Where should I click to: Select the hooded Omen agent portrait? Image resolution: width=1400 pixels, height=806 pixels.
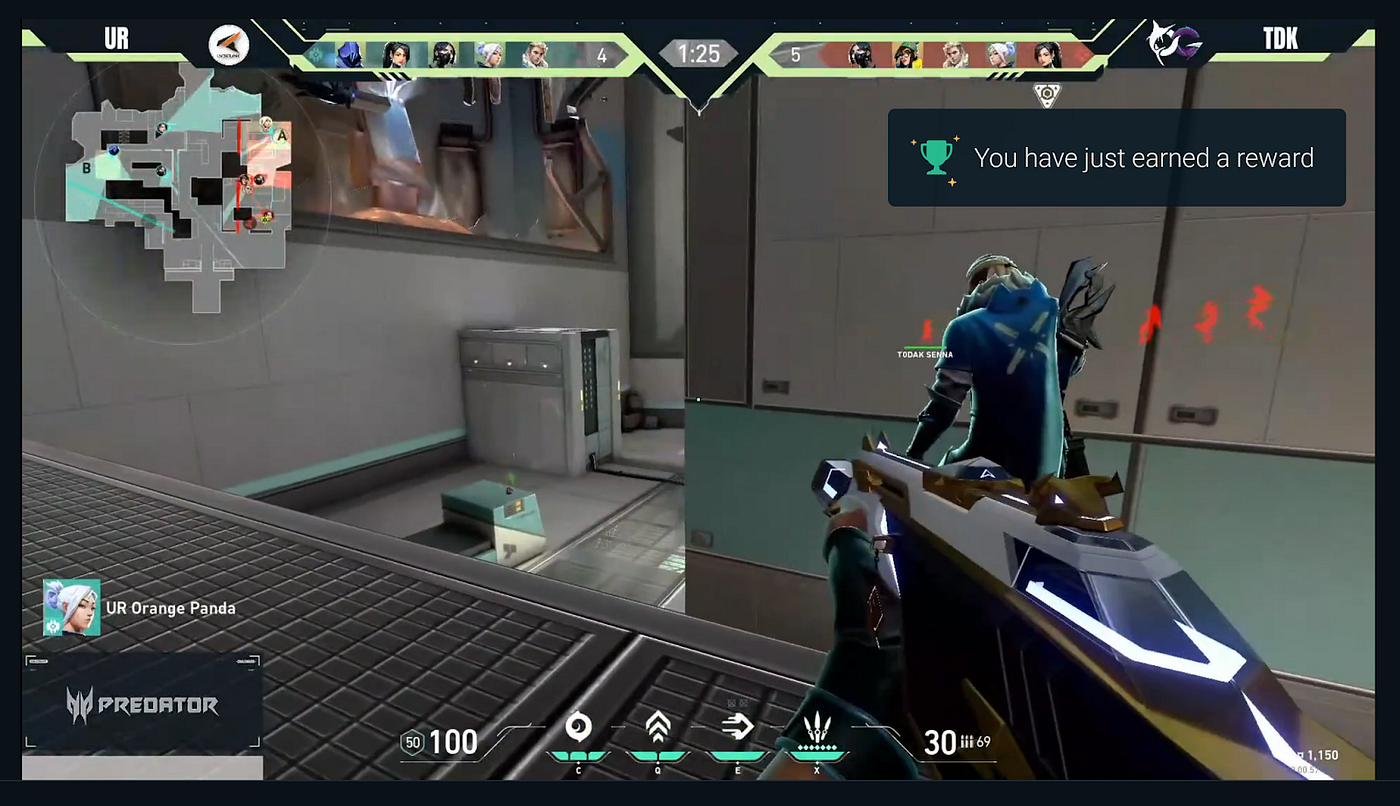coord(349,54)
